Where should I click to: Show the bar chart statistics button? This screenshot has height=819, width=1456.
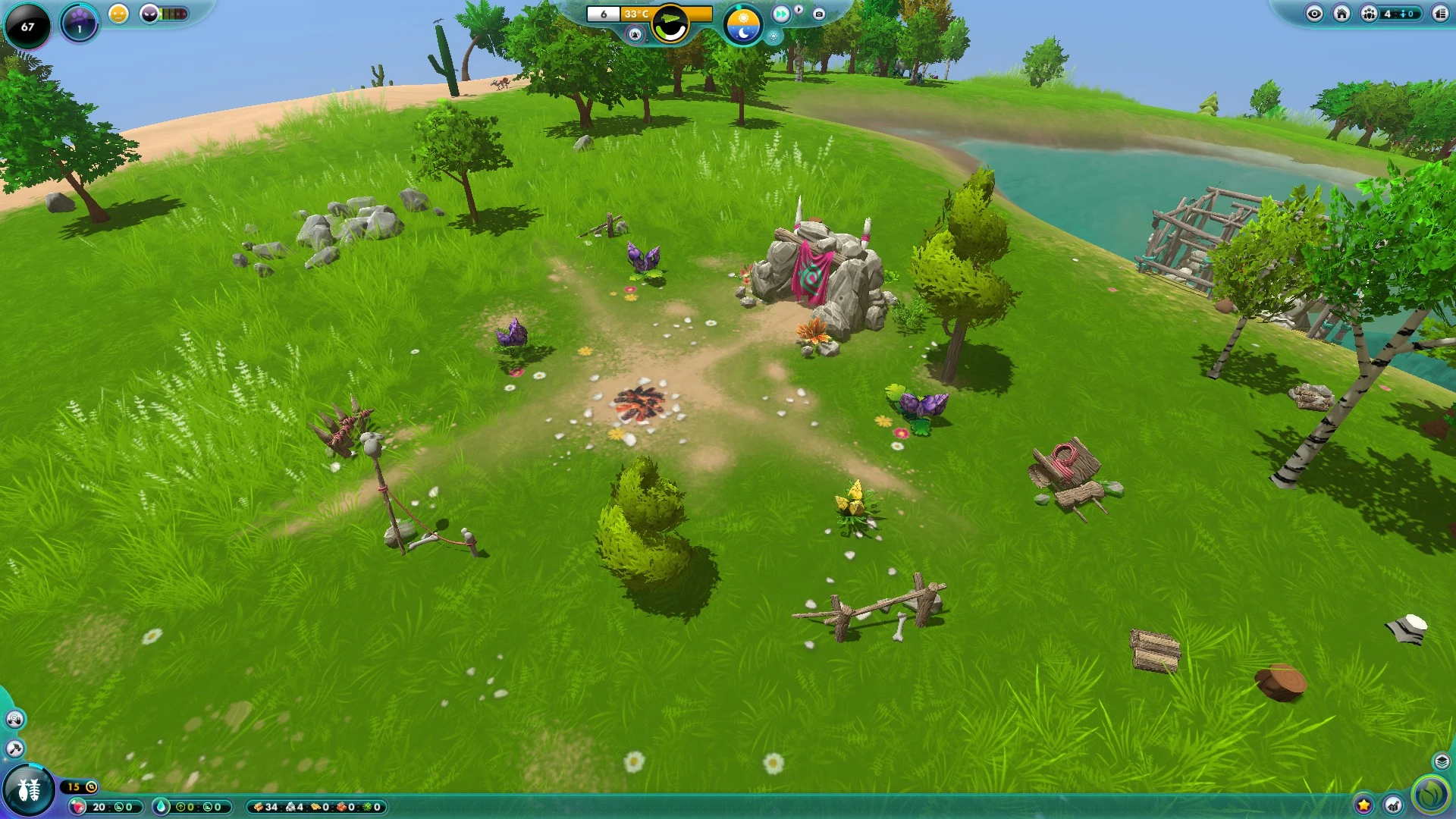point(1394,805)
